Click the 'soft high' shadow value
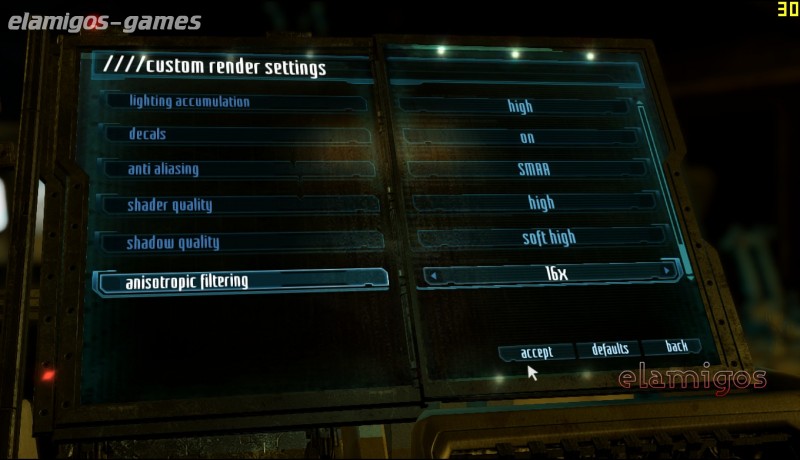 549,238
